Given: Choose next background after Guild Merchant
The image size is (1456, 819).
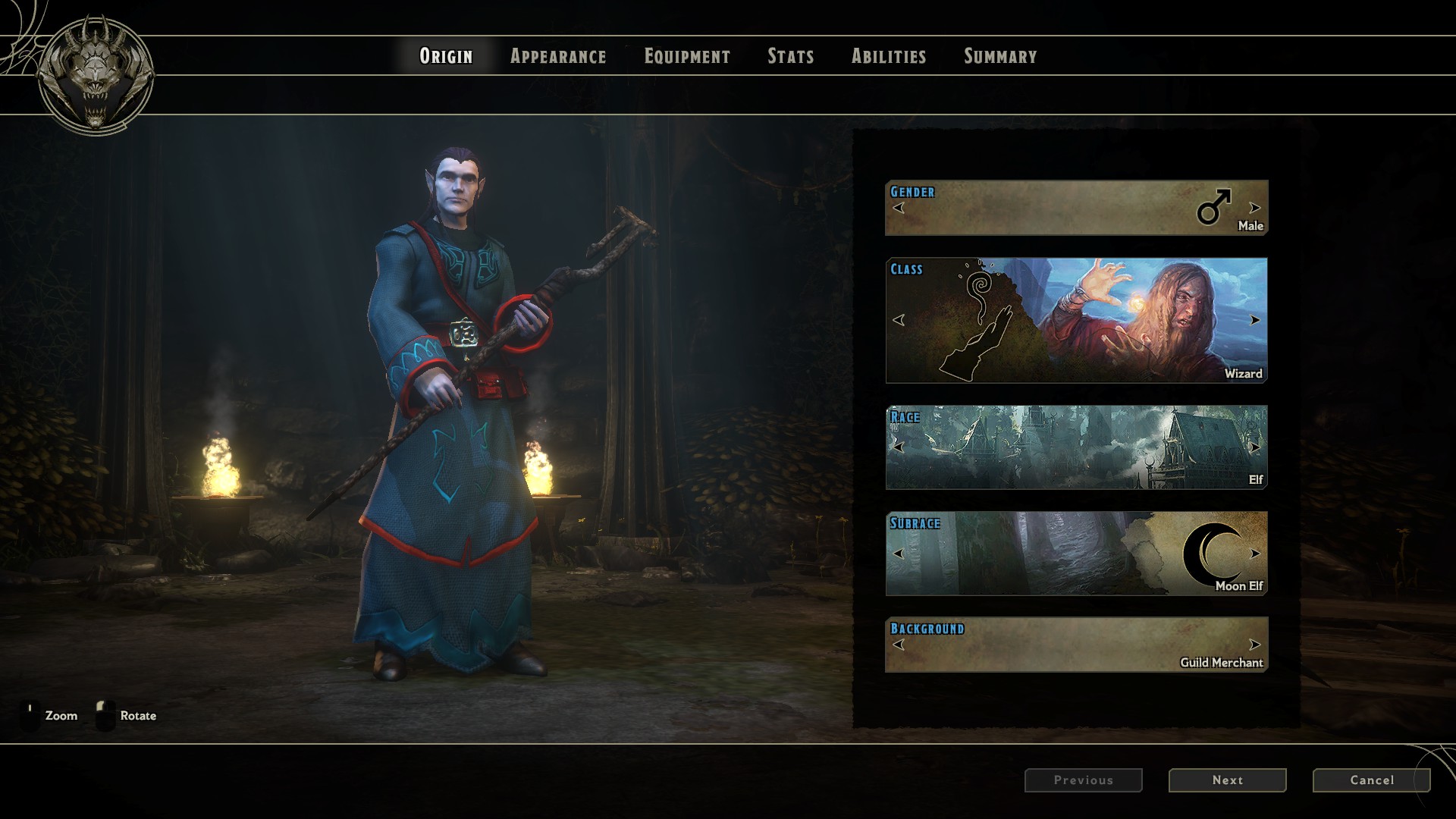Looking at the screenshot, I should pos(1255,645).
